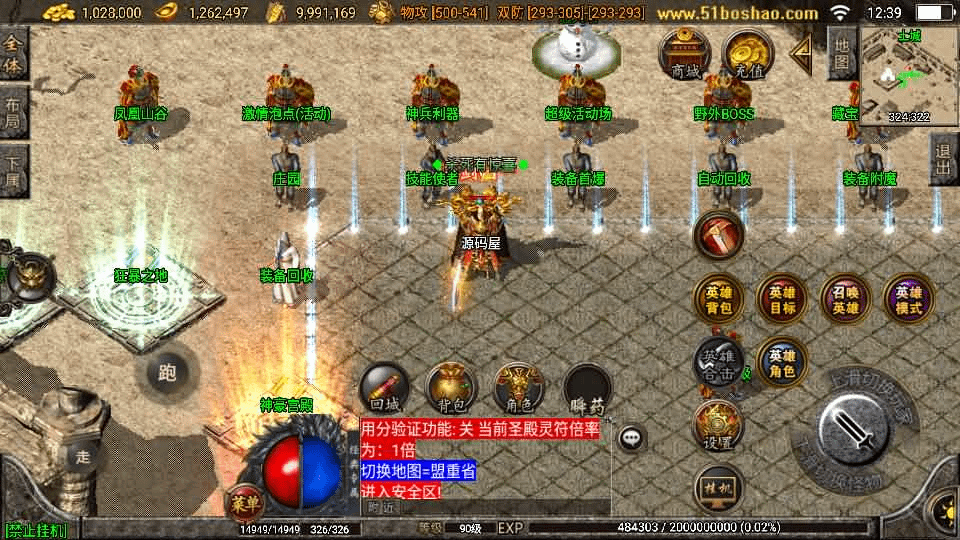Image resolution: width=960 pixels, height=540 pixels.
Task: Open the 商城 shop icon
Action: click(x=685, y=54)
